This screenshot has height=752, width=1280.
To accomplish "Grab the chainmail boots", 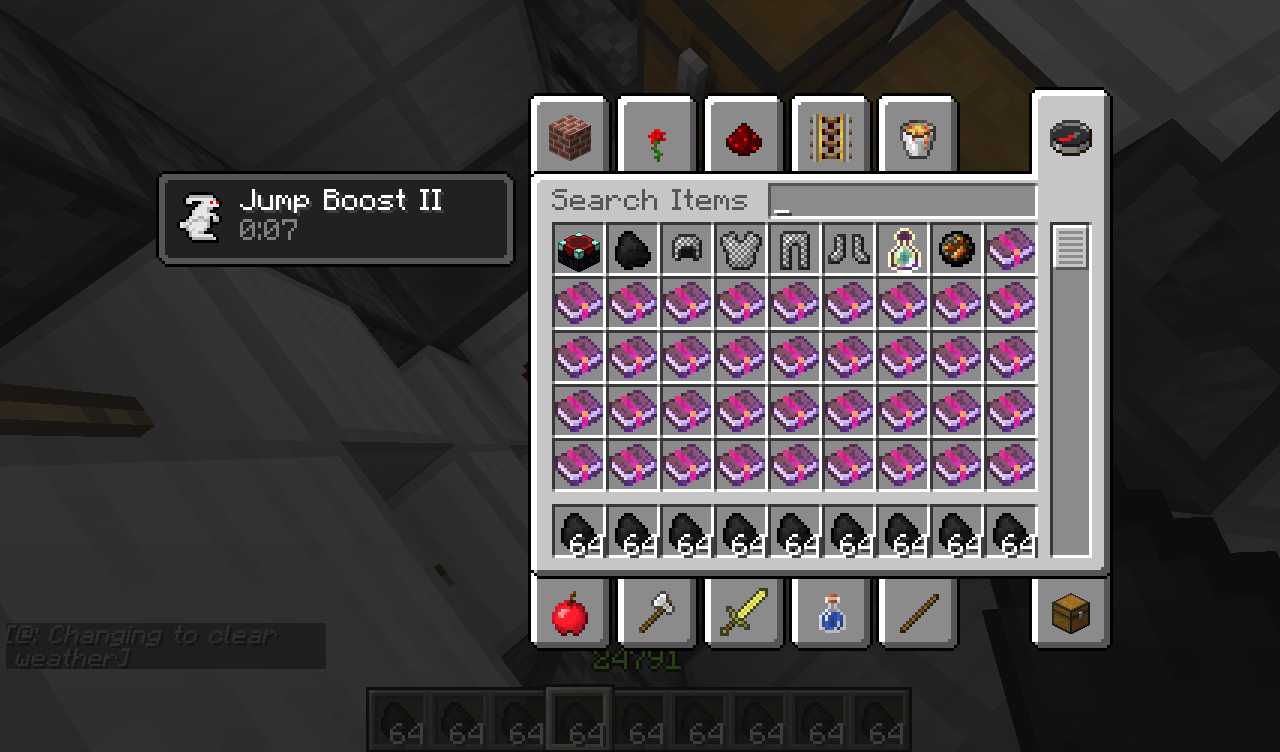I will (848, 249).
